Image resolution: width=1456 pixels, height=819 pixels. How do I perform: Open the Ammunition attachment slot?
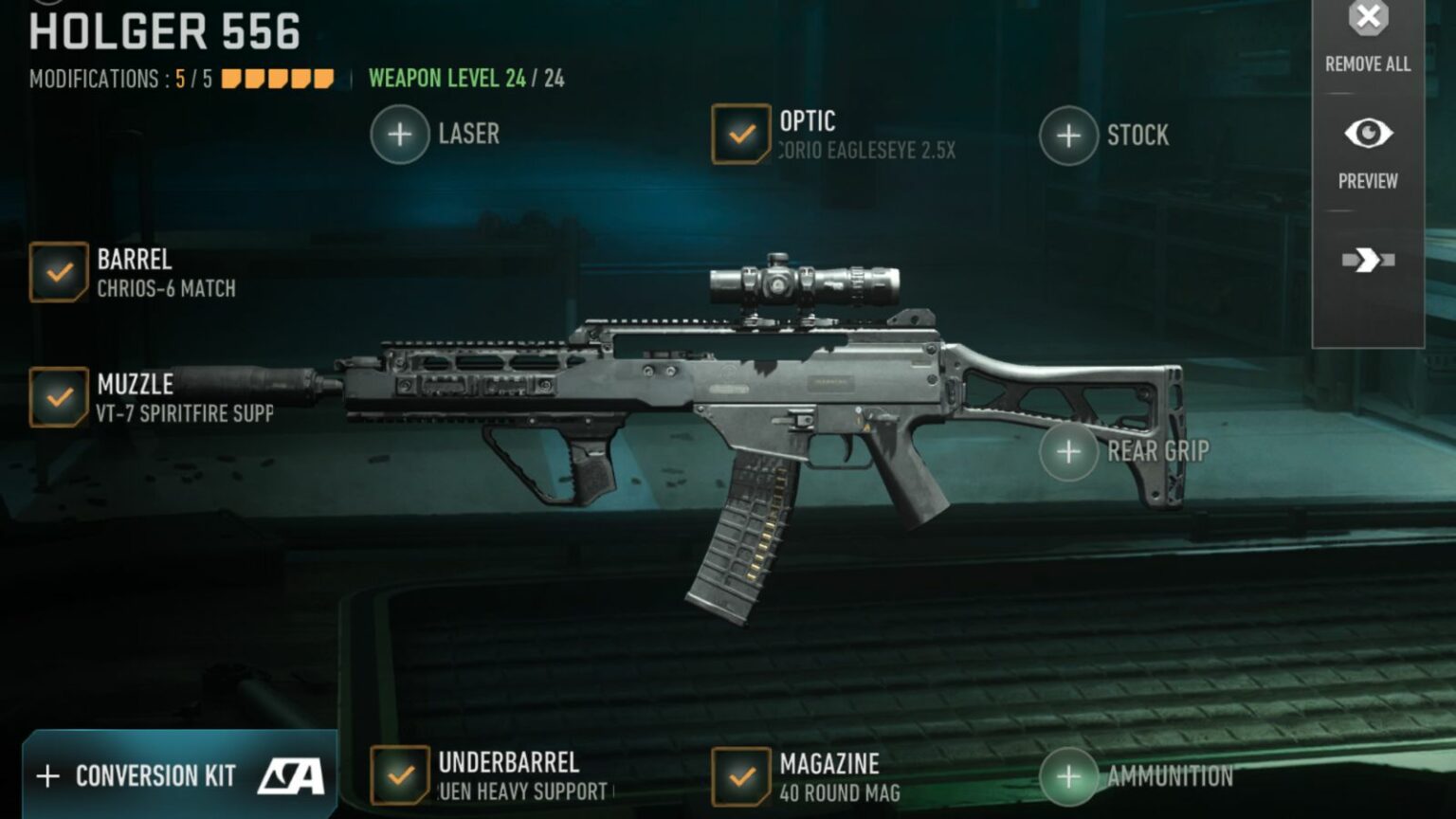click(1069, 775)
